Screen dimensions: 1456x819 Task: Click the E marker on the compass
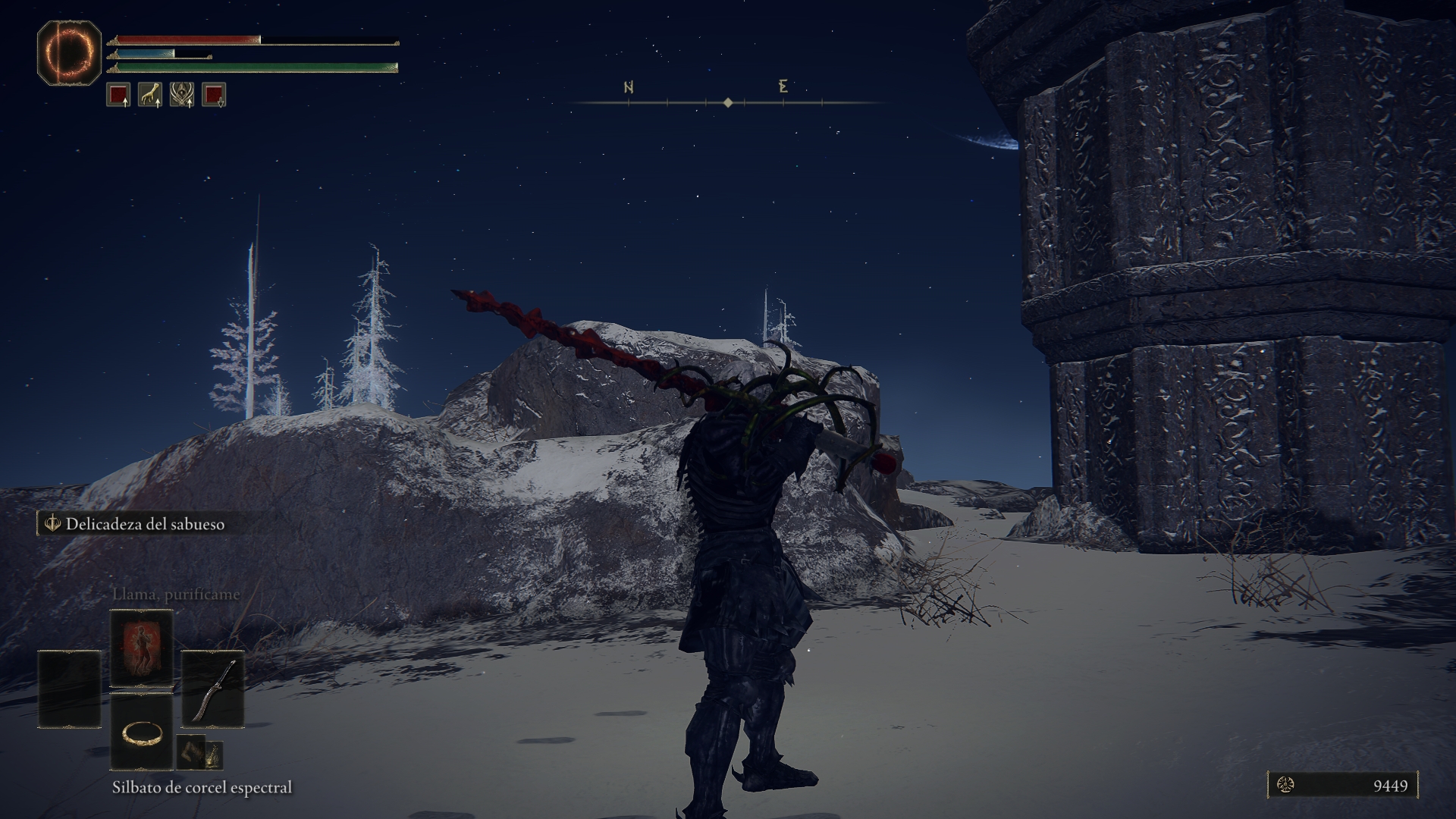point(783,88)
